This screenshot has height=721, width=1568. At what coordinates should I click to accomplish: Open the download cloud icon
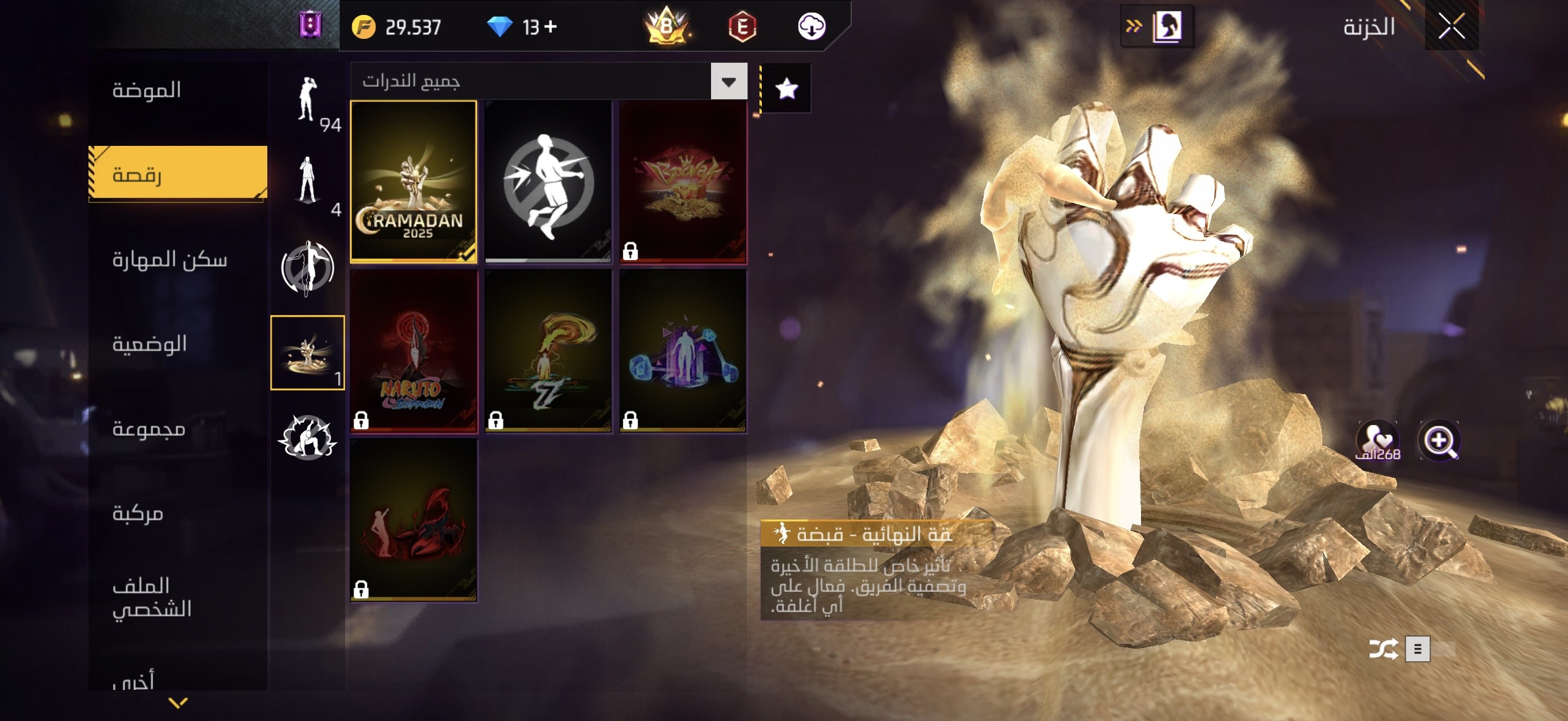click(x=812, y=27)
